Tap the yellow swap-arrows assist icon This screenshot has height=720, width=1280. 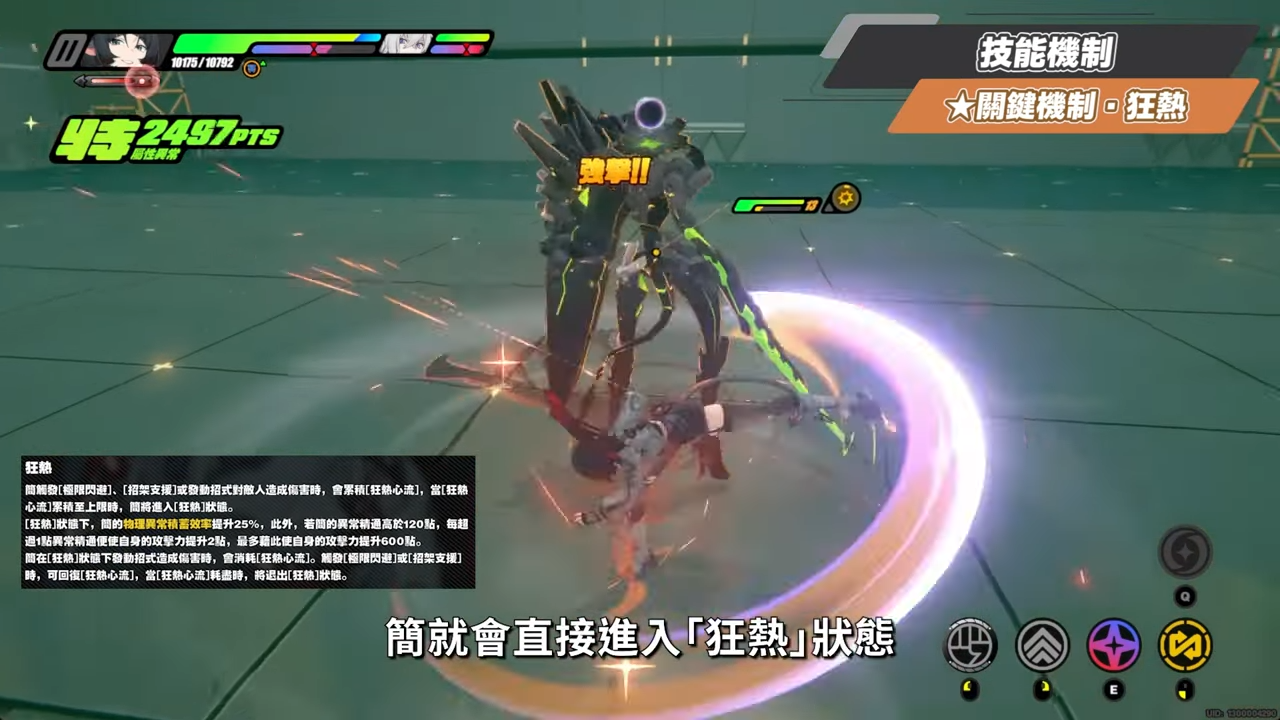(1185, 645)
